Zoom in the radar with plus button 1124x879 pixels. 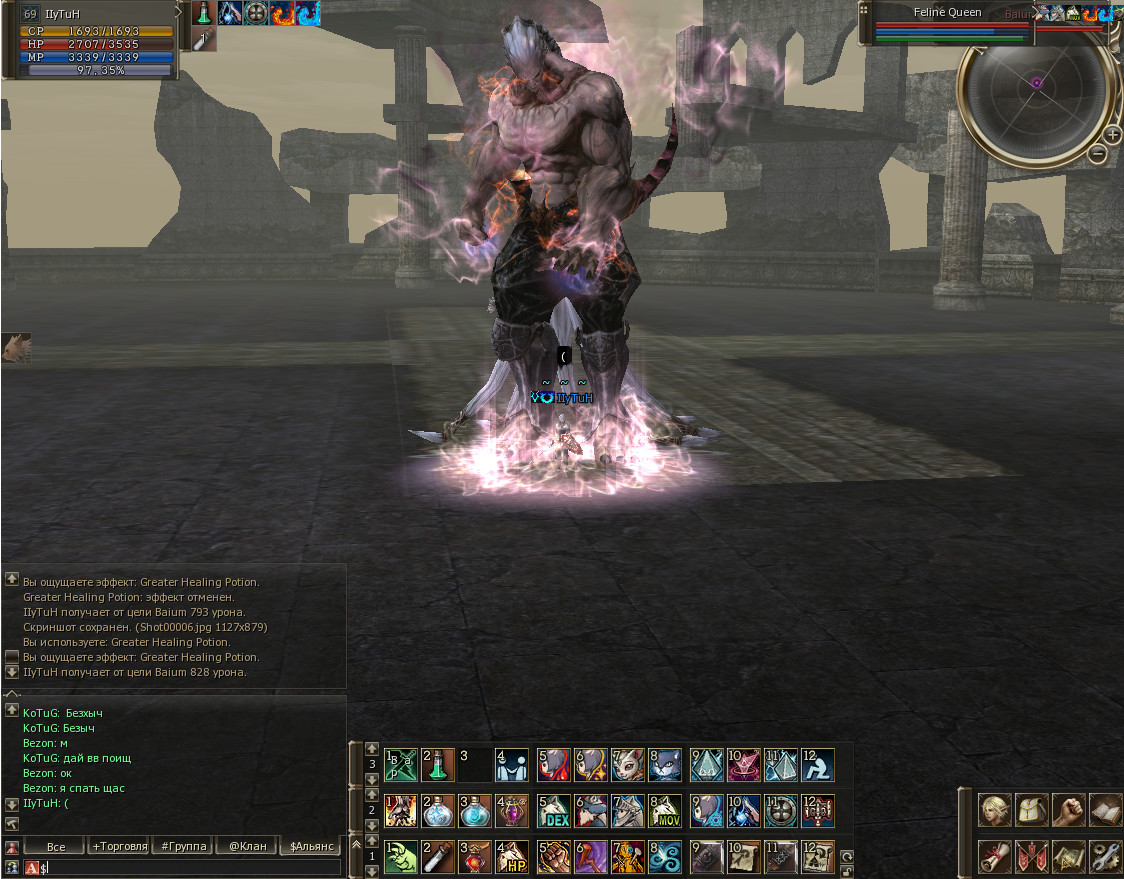pos(1112,135)
